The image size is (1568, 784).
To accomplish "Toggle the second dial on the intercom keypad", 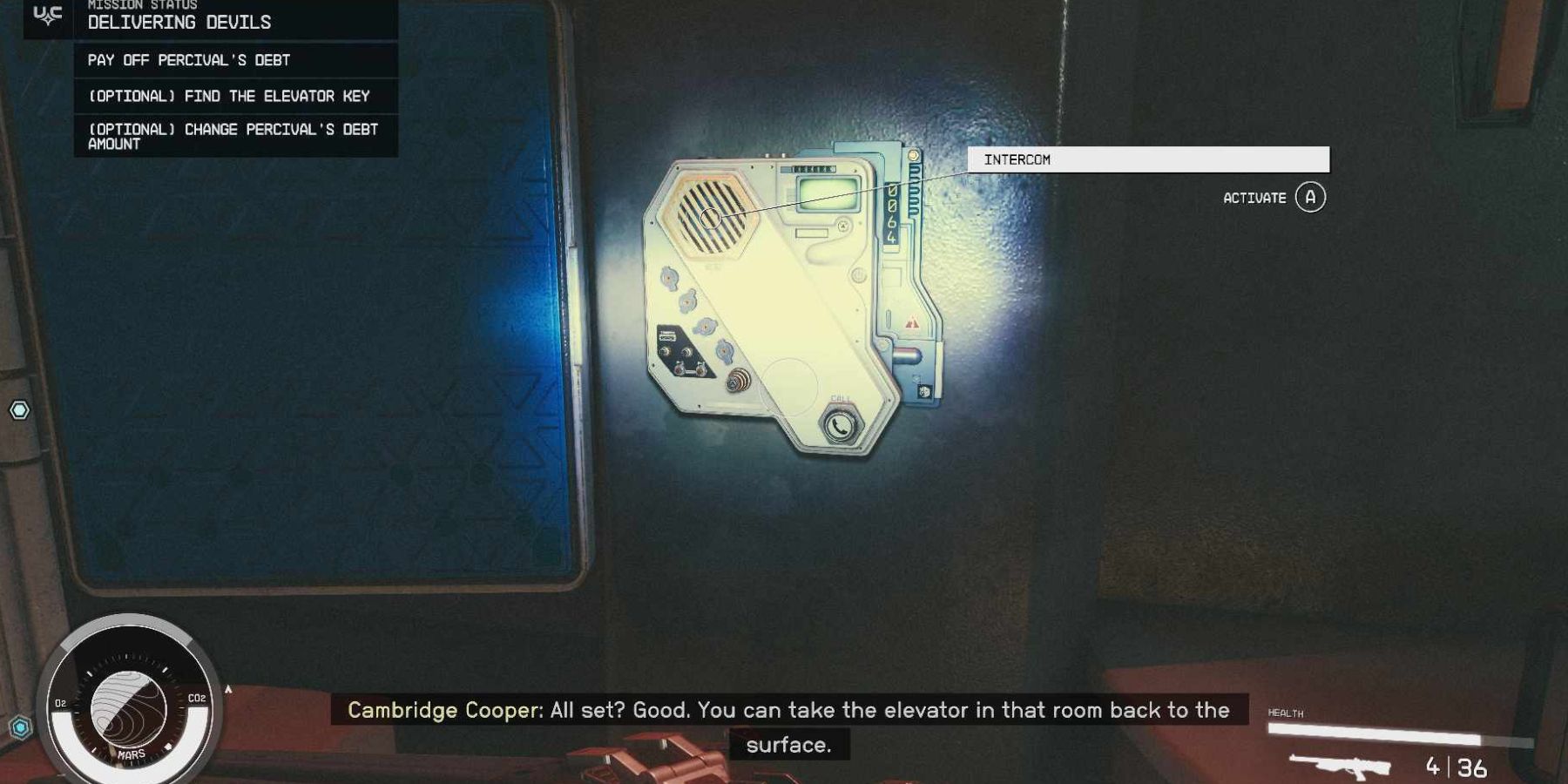I will (687, 301).
